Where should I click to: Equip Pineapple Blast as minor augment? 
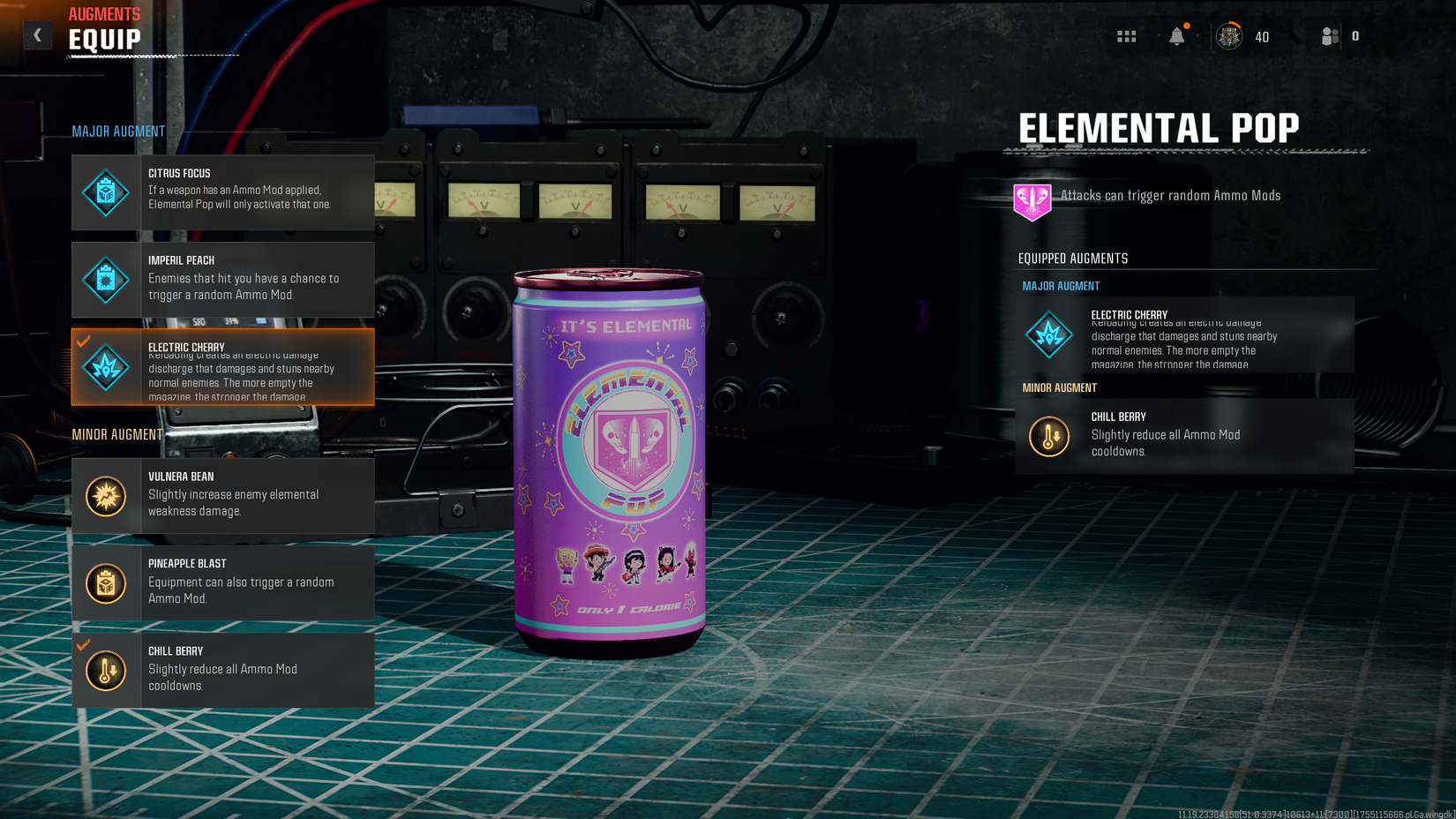[222, 582]
